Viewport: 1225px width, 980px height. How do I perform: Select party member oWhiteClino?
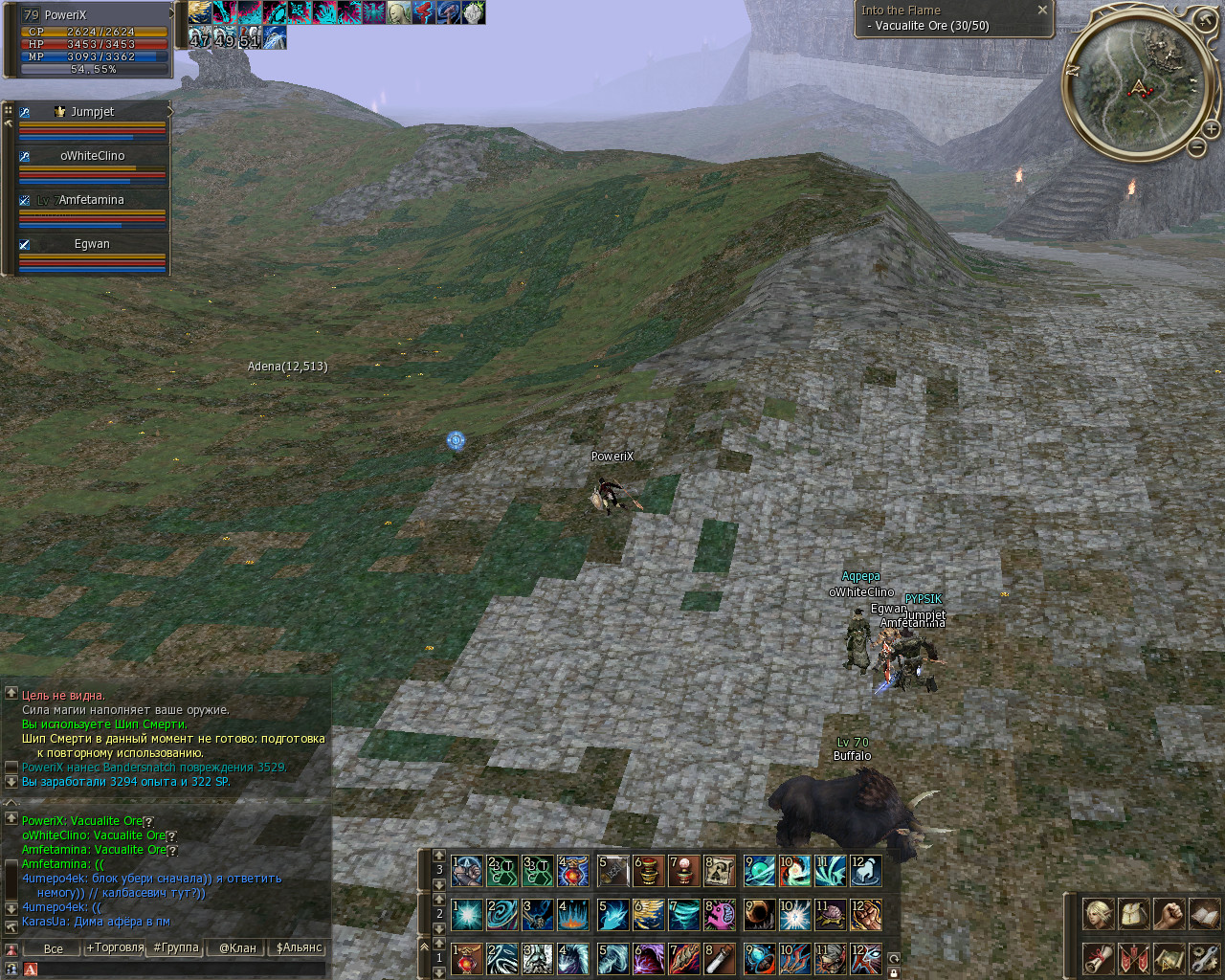tap(92, 156)
